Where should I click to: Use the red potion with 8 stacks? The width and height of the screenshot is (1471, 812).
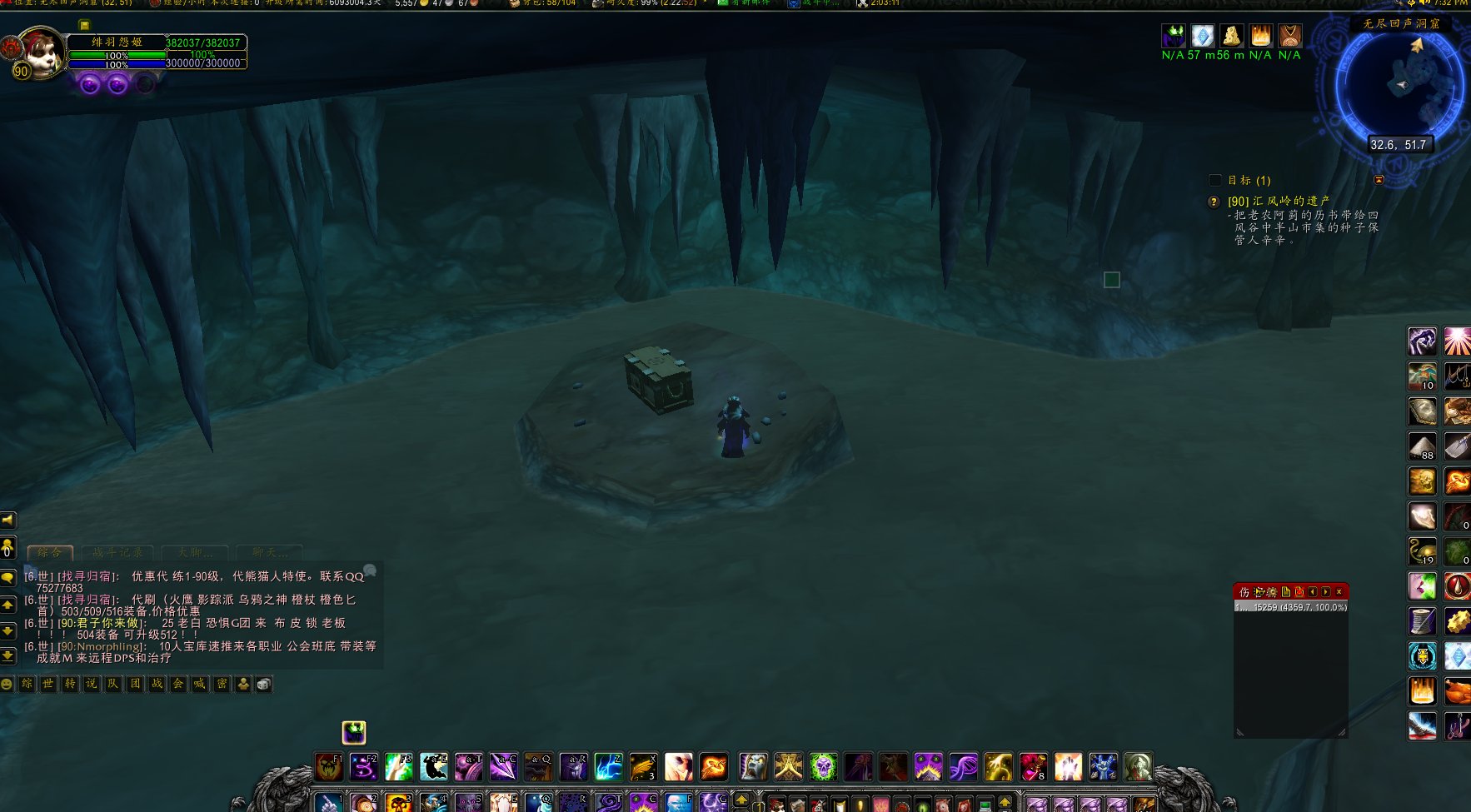tap(1033, 766)
